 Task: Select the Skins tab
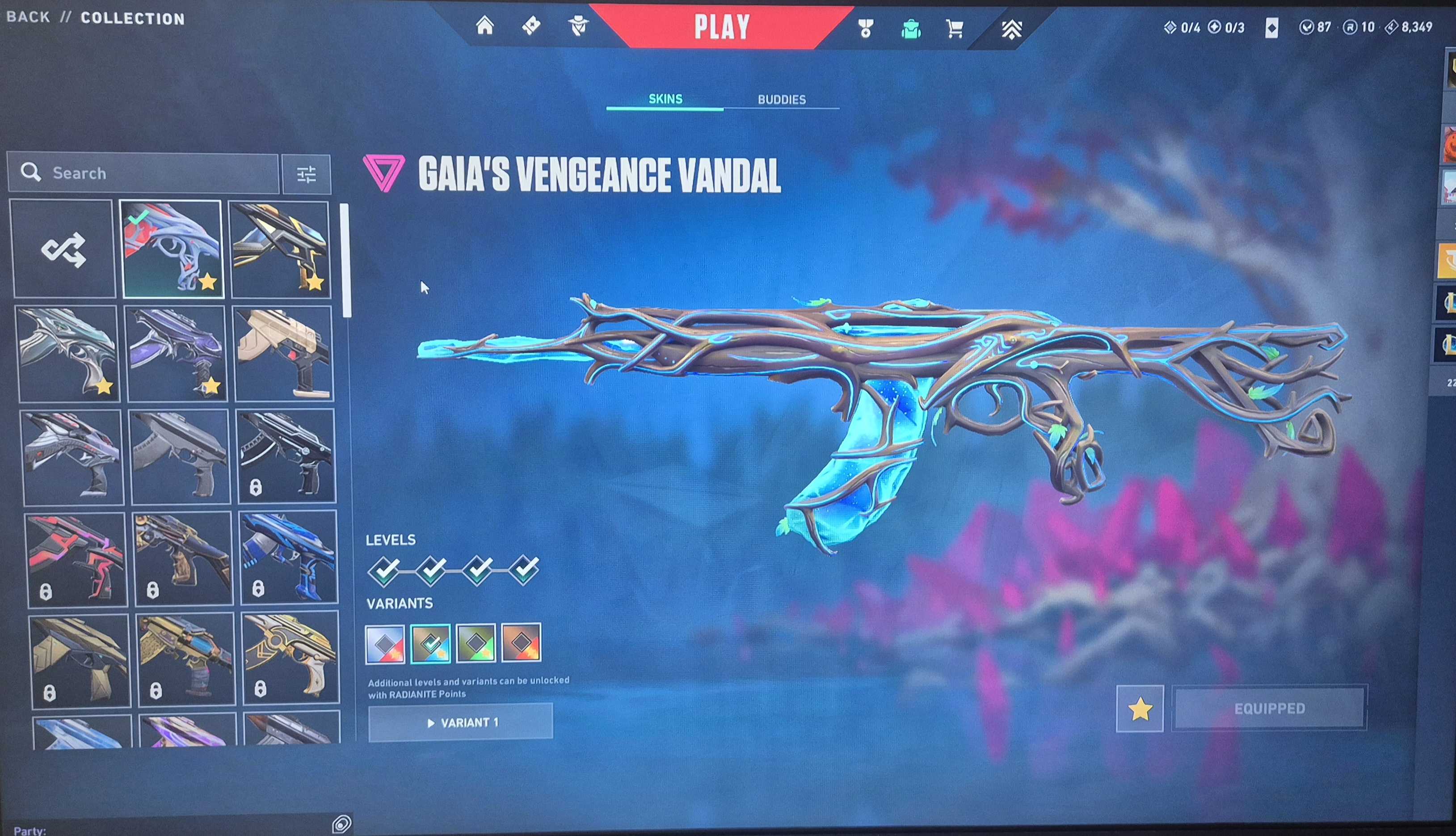coord(665,99)
